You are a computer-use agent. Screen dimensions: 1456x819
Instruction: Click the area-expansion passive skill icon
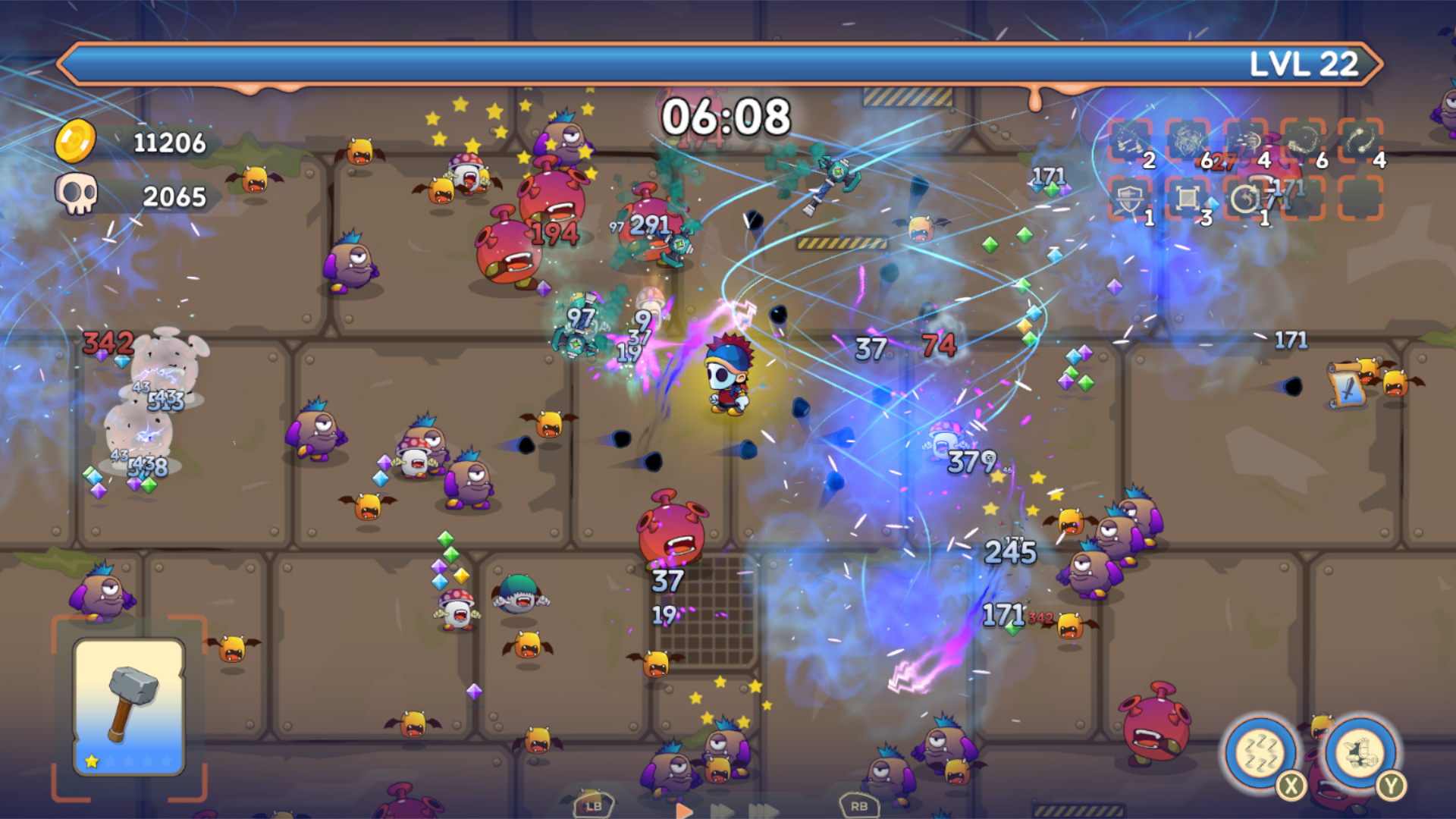(x=1188, y=199)
